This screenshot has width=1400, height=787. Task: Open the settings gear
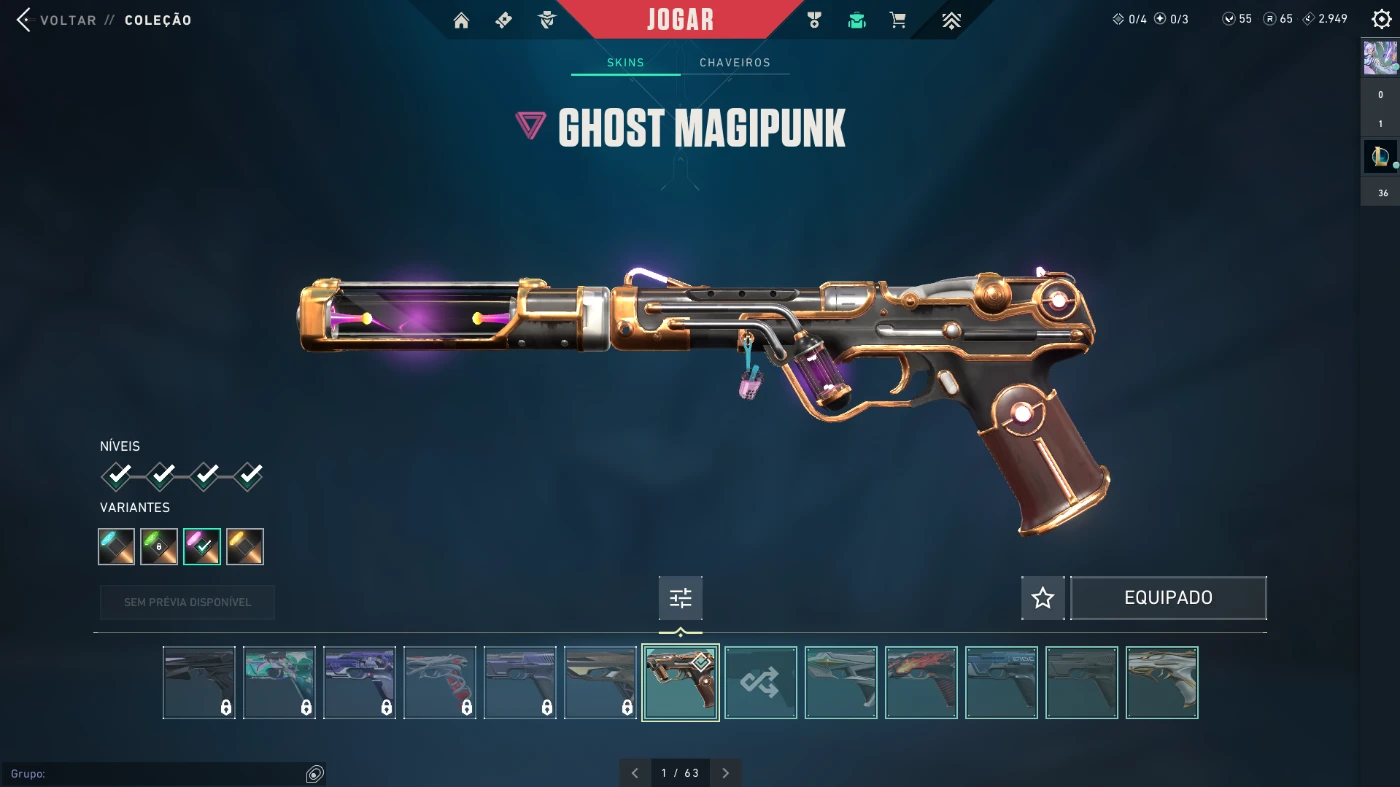(x=1381, y=19)
